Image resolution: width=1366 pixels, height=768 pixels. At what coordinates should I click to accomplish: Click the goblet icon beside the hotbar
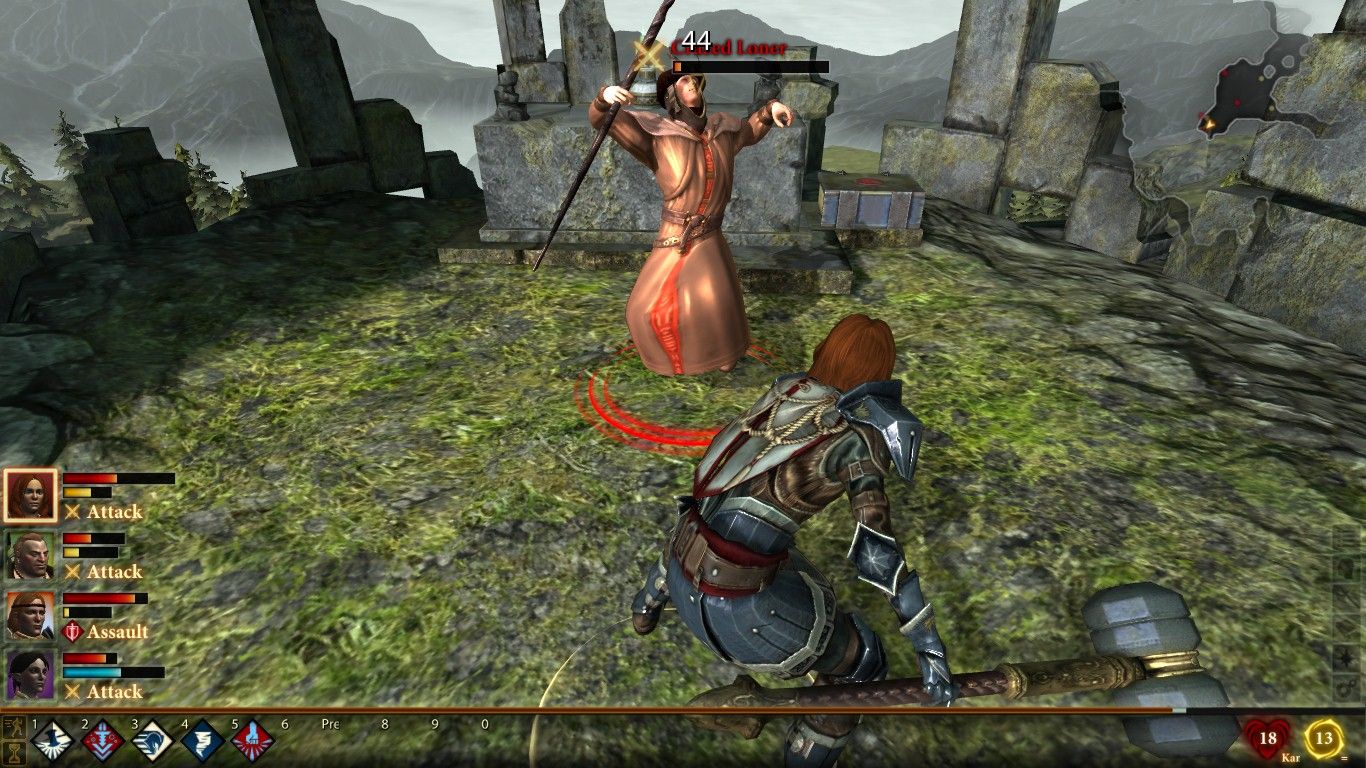pyautogui.click(x=14, y=752)
